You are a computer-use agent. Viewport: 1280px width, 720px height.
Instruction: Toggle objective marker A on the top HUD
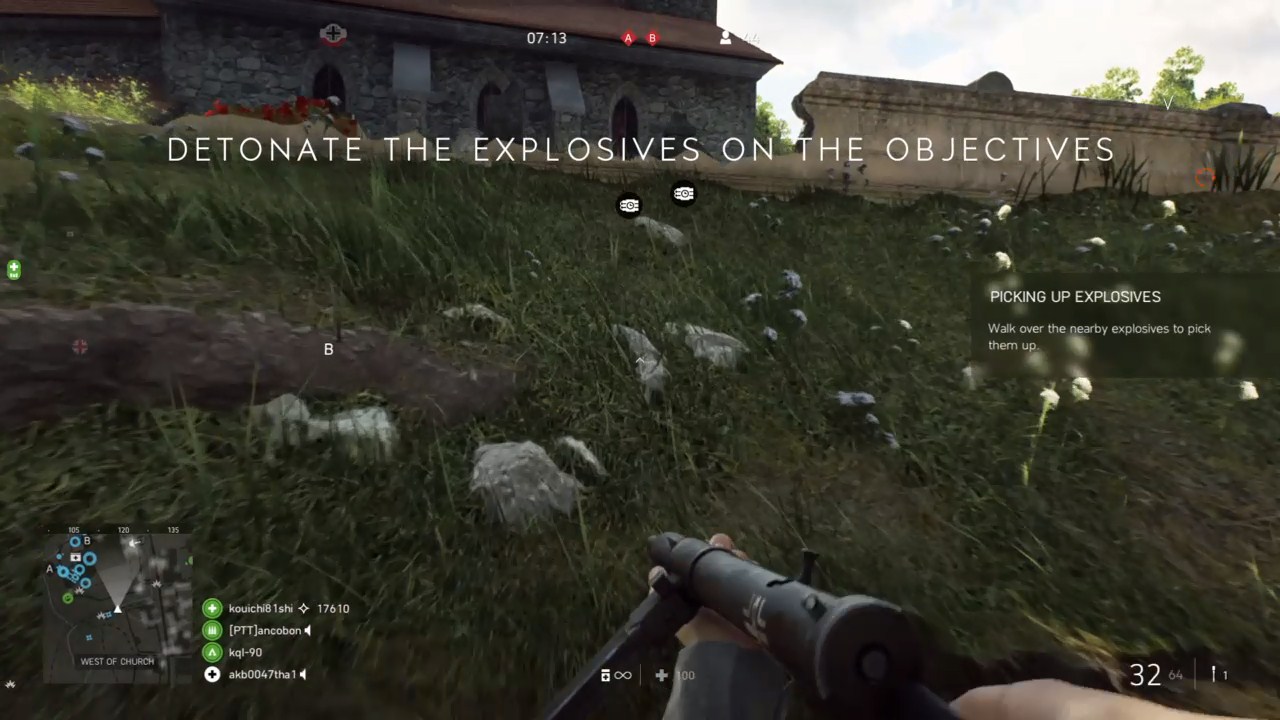[x=628, y=38]
